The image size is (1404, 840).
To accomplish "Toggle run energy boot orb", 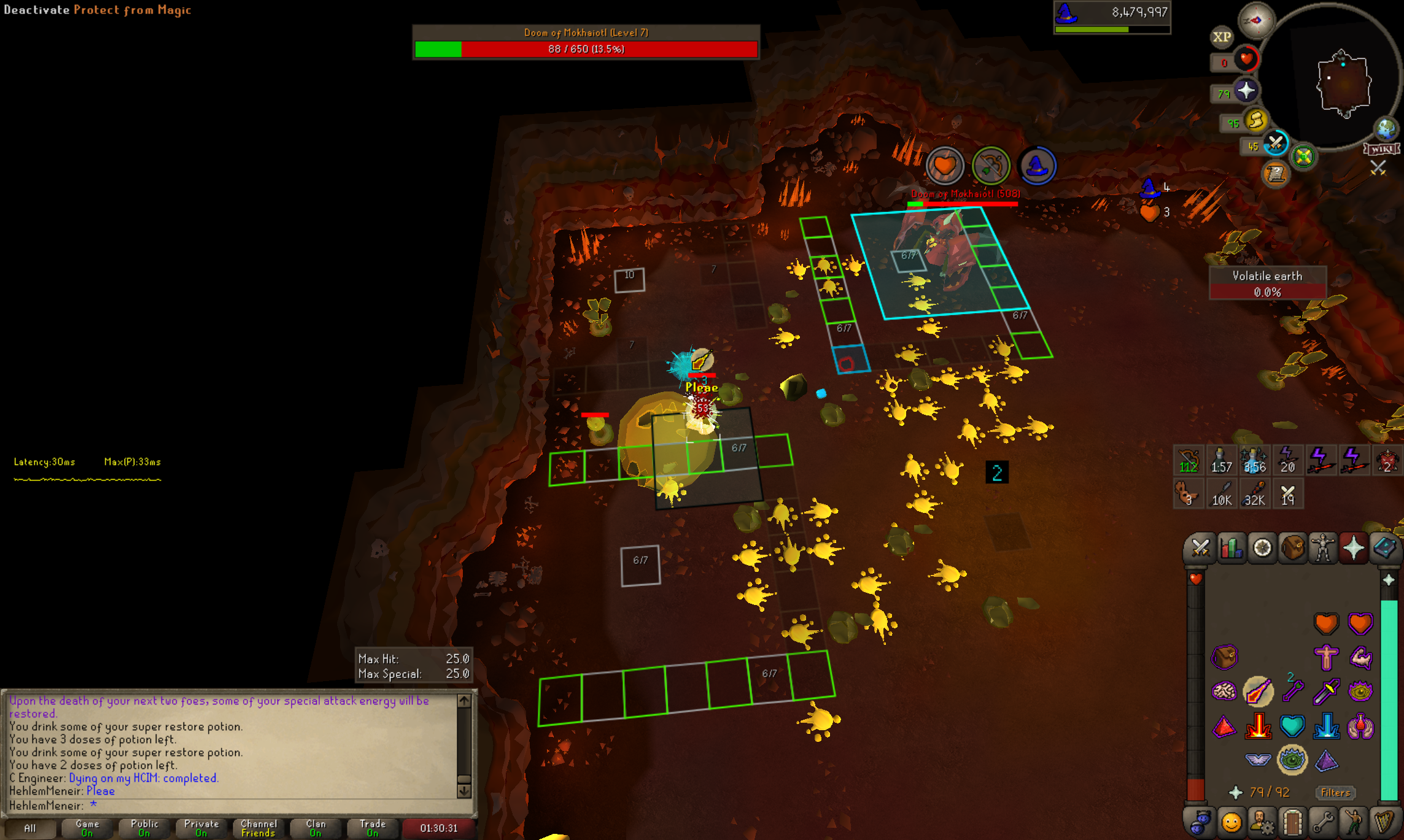I will [1256, 121].
